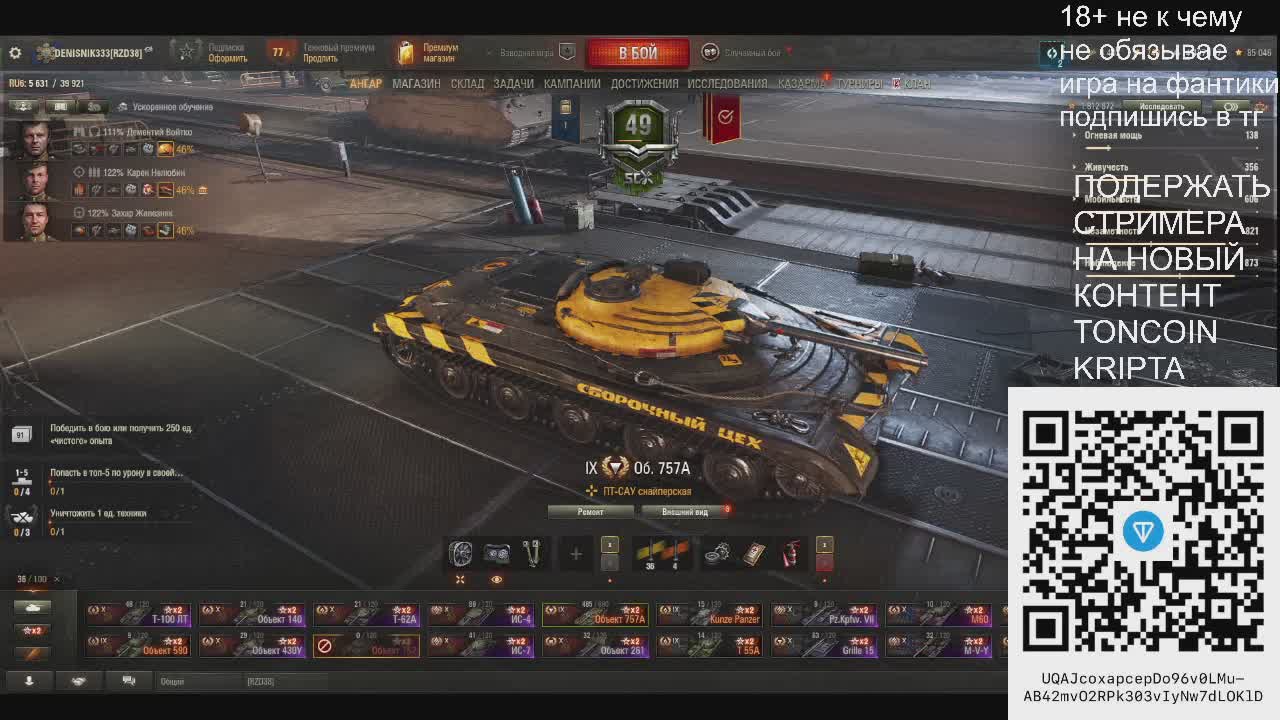Screen dimensions: 1280x720
Task: Show the ДОСТИЖЕНИЯ tab
Action: (x=644, y=84)
